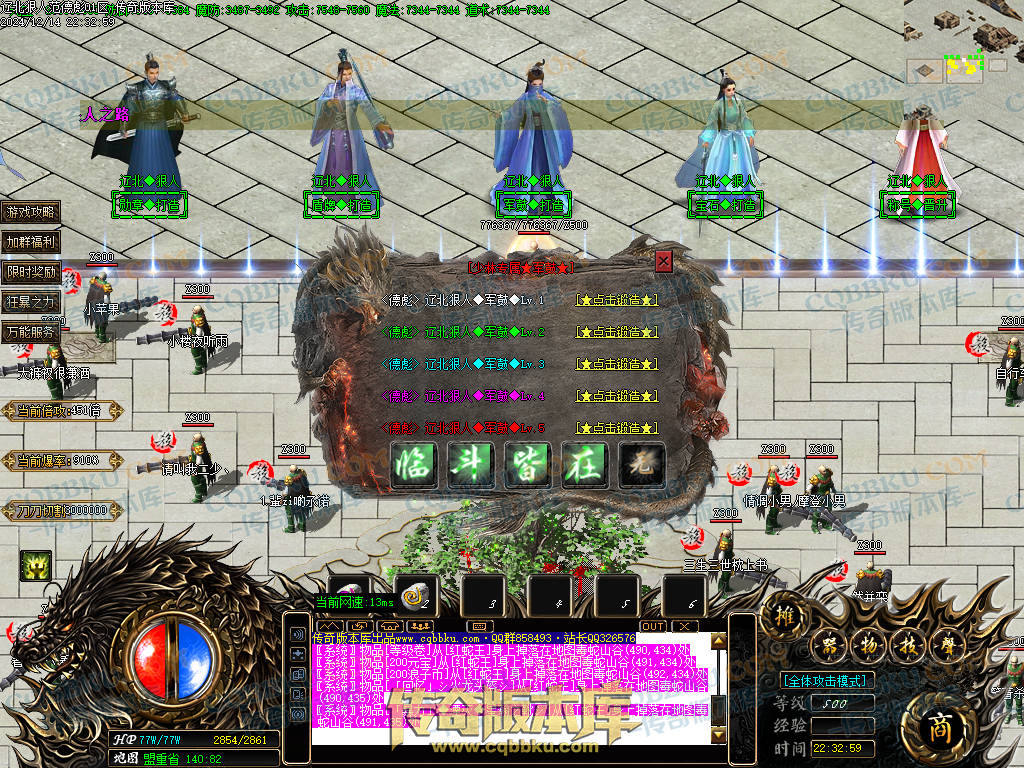Show the 限时奖励 rewards
Image resolution: width=1024 pixels, height=768 pixels.
[30, 272]
